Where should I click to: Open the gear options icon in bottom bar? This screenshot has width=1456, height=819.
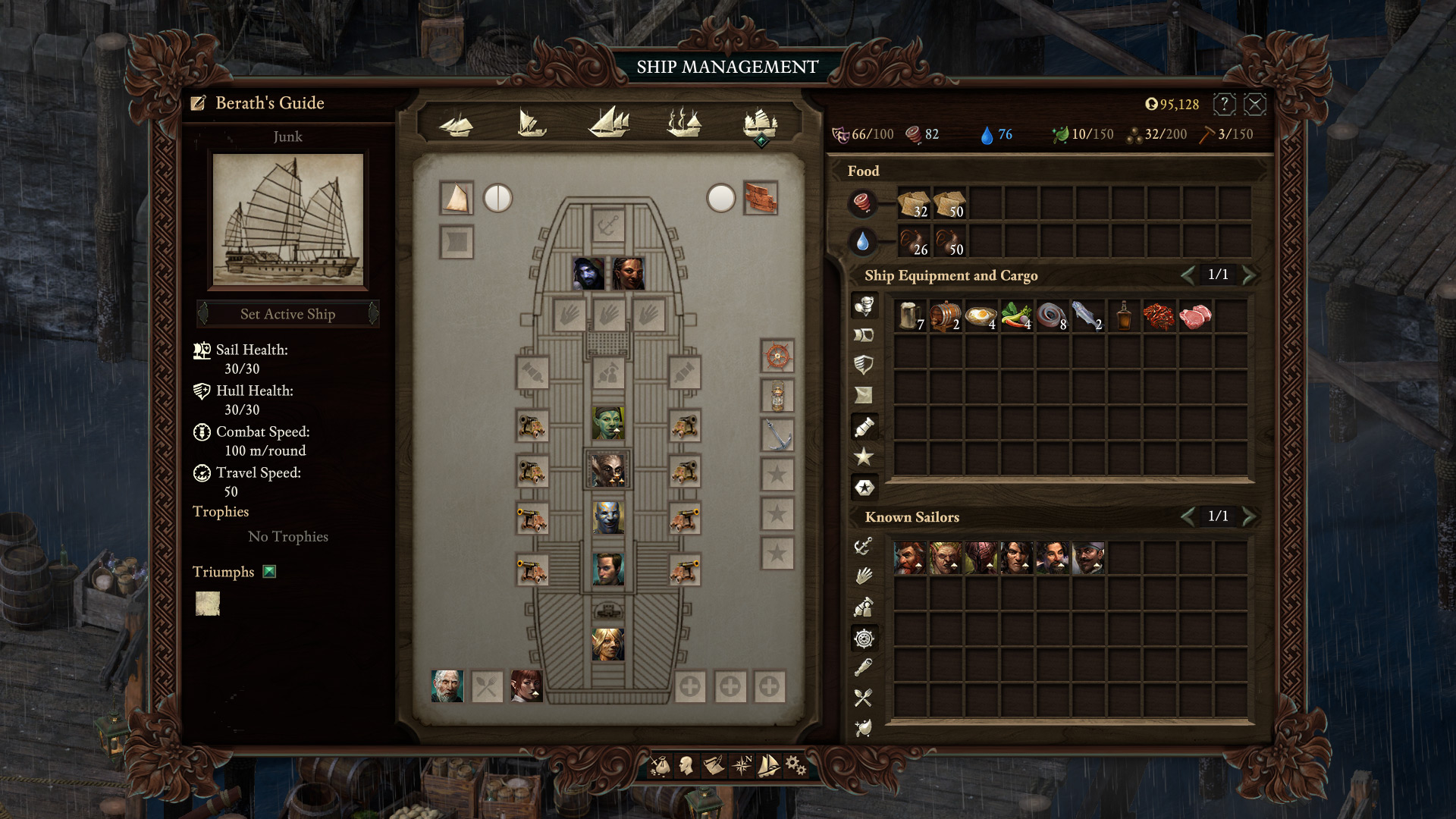(795, 766)
